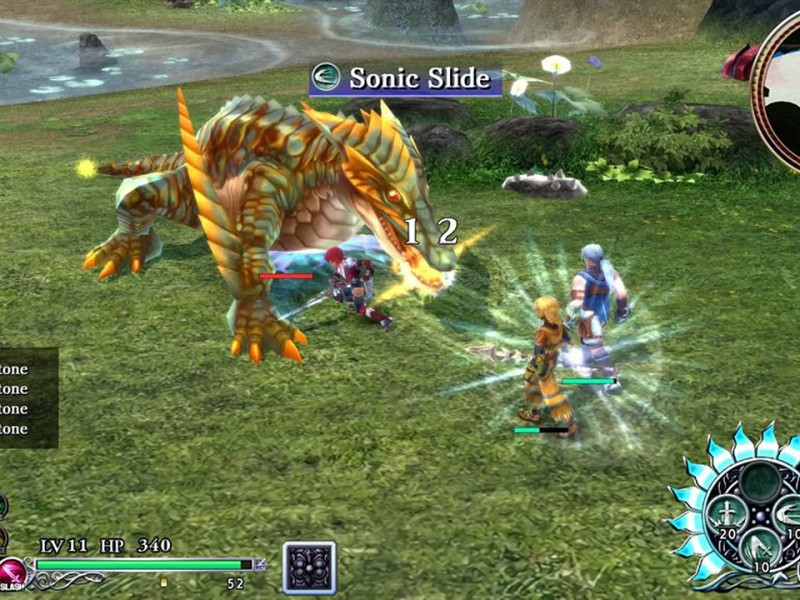Click the empty top skill slot
The width and height of the screenshot is (800, 600).
760,482
